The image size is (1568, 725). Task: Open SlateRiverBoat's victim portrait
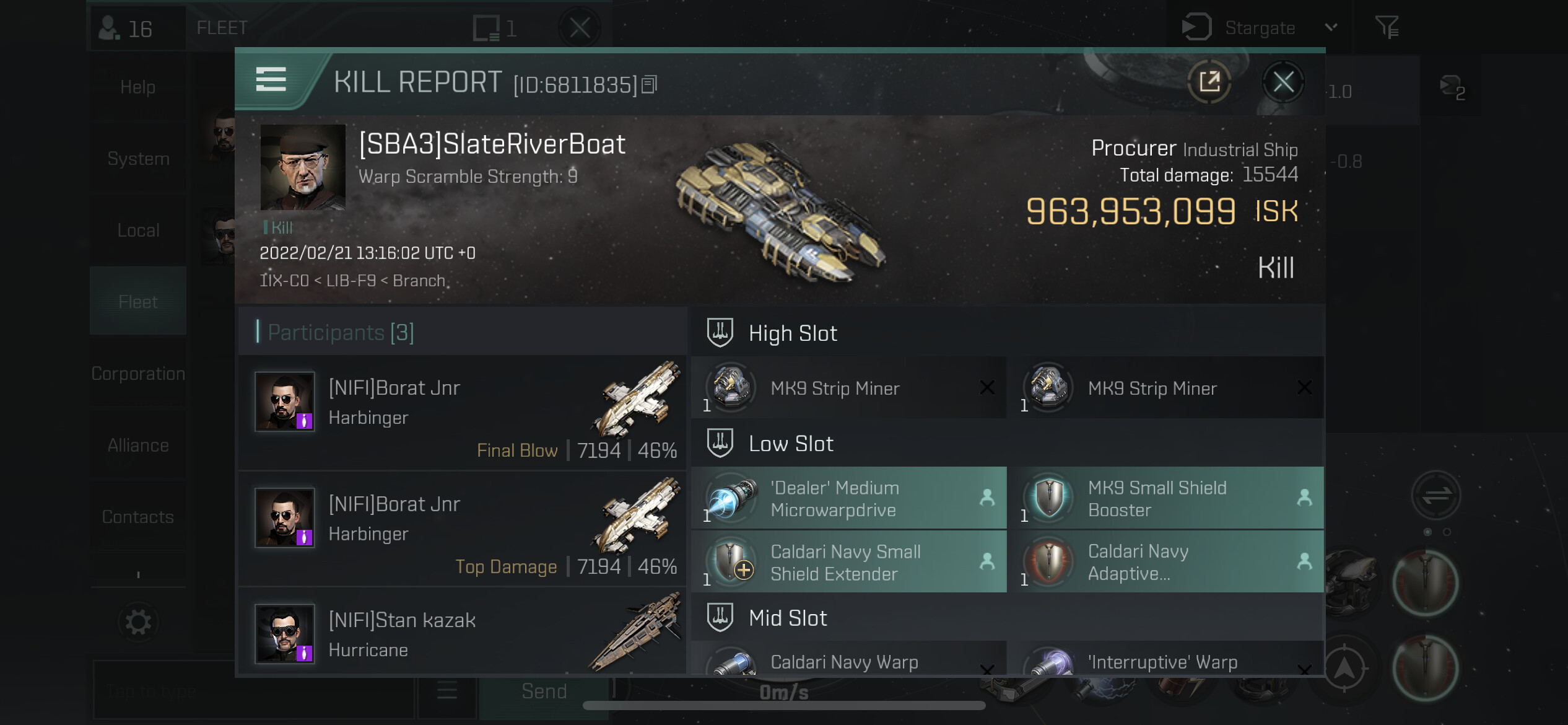click(303, 167)
